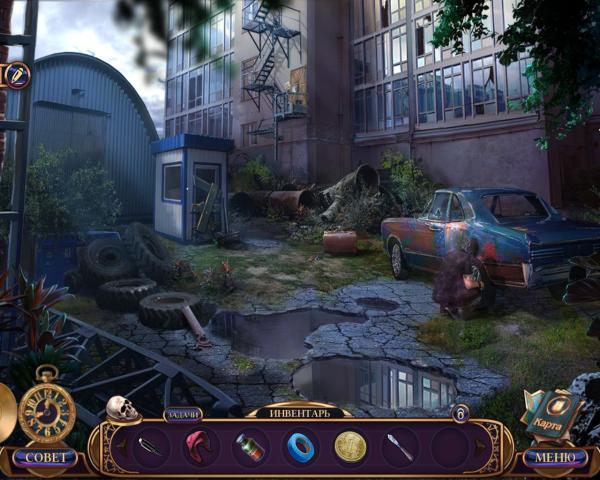Select the red cloth inventory item
The height and width of the screenshot is (480, 600).
(x=200, y=446)
